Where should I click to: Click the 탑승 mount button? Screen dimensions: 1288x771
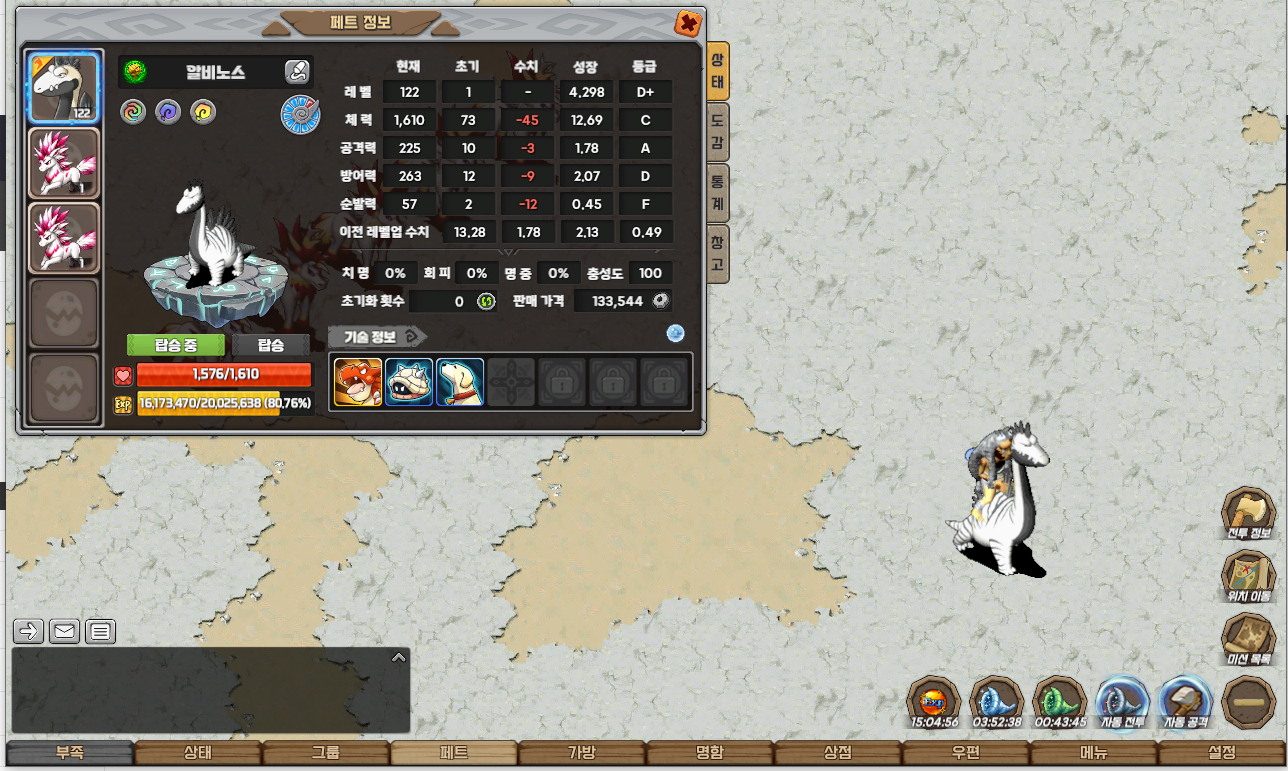(271, 345)
